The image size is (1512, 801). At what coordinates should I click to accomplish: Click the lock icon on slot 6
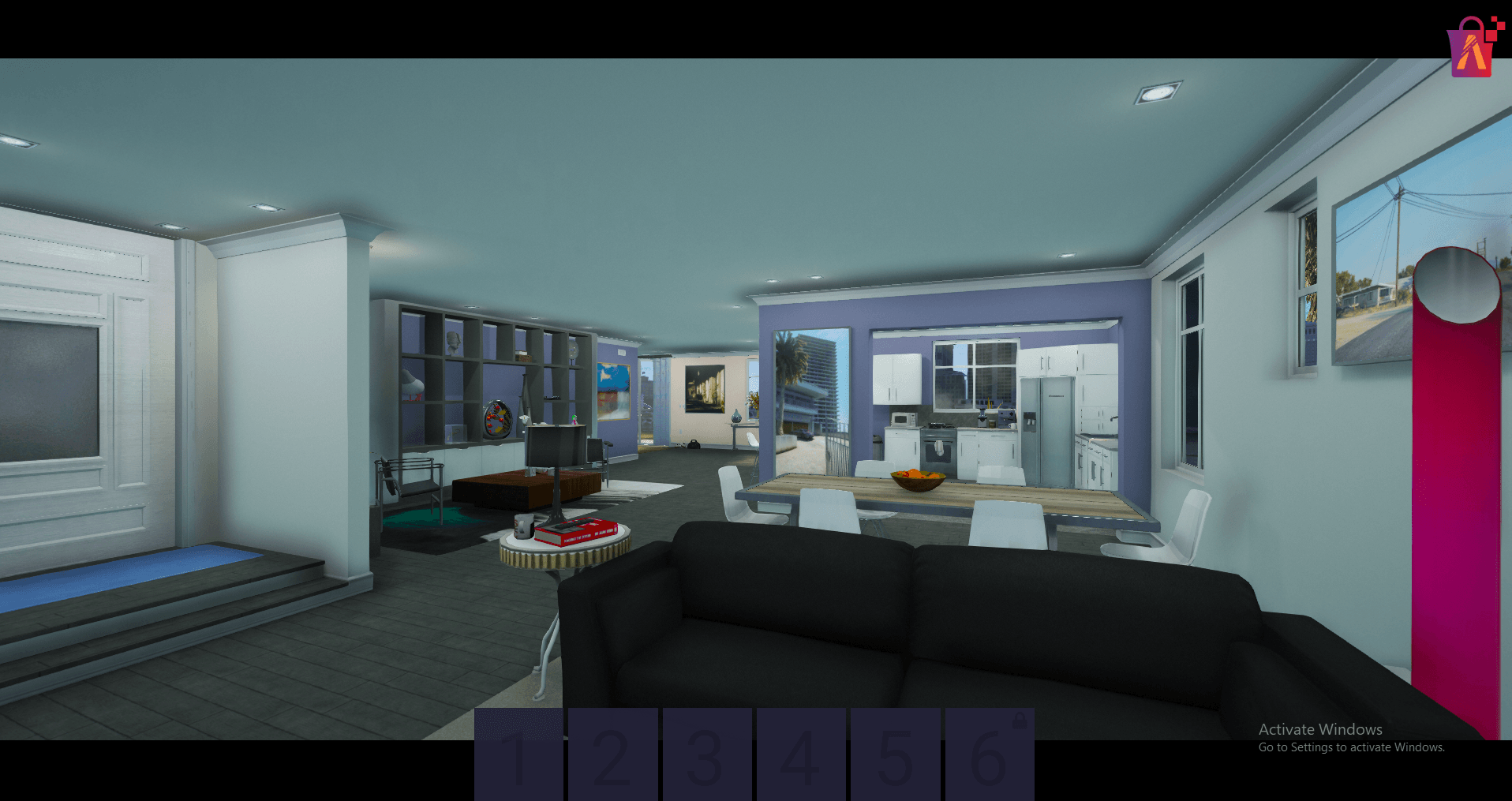[1018, 722]
